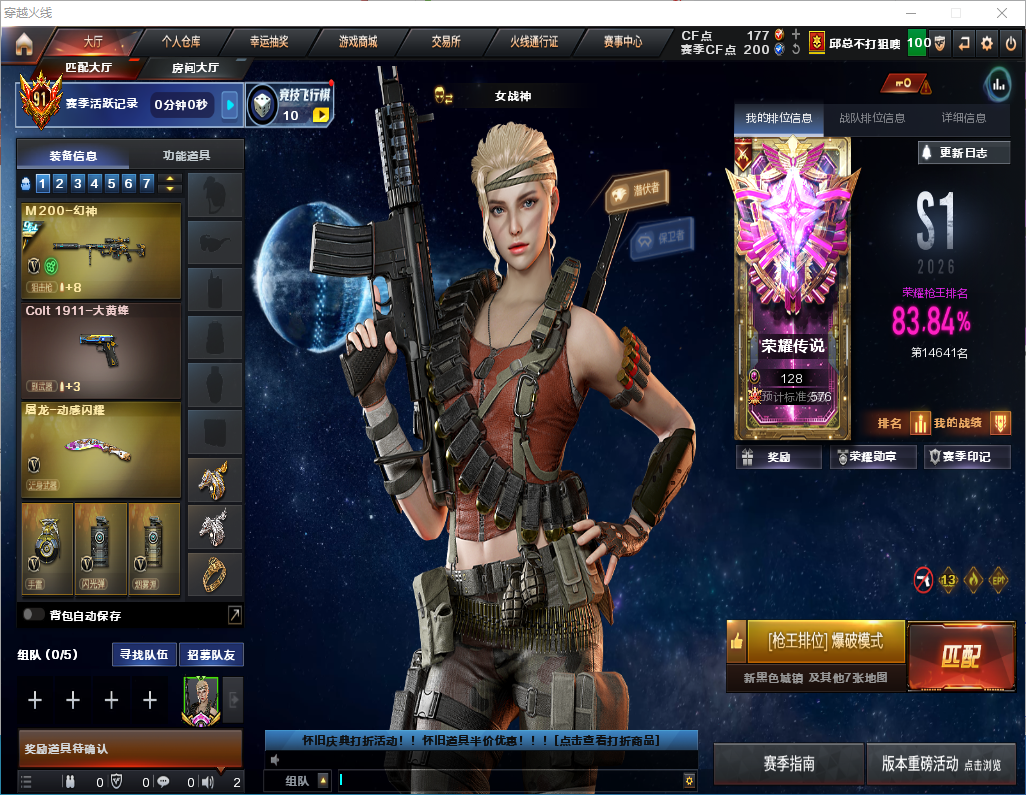
Task: Open the 火线通行证 battle pass
Action: point(534,42)
